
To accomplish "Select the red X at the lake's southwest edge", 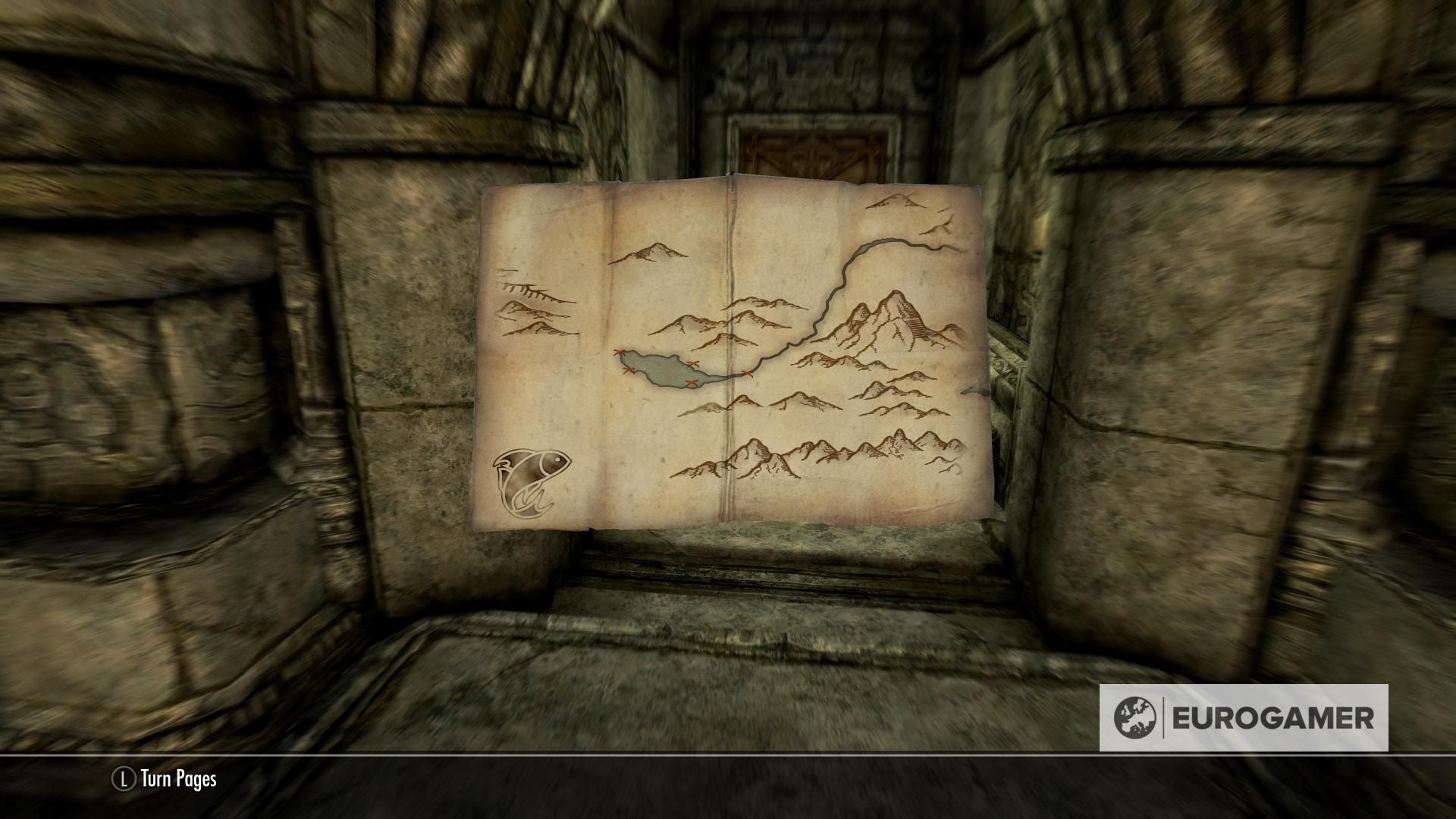I will (629, 370).
